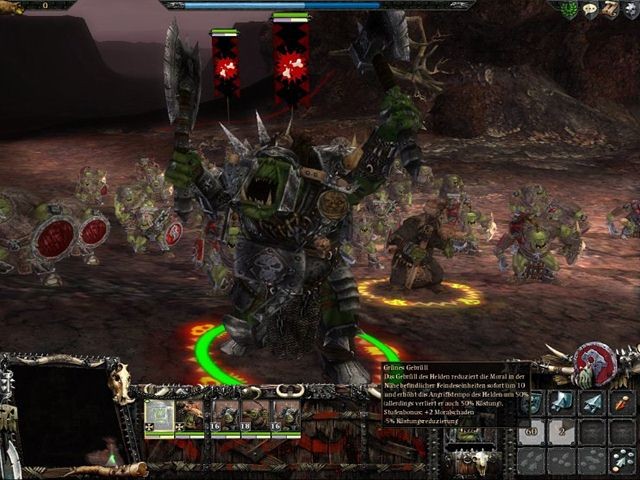
Task: Click the ability slot showing 60
Action: [532, 431]
